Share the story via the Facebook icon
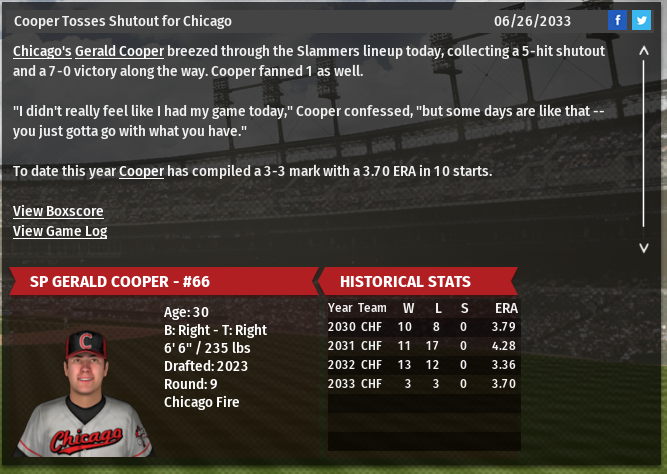 617,20
